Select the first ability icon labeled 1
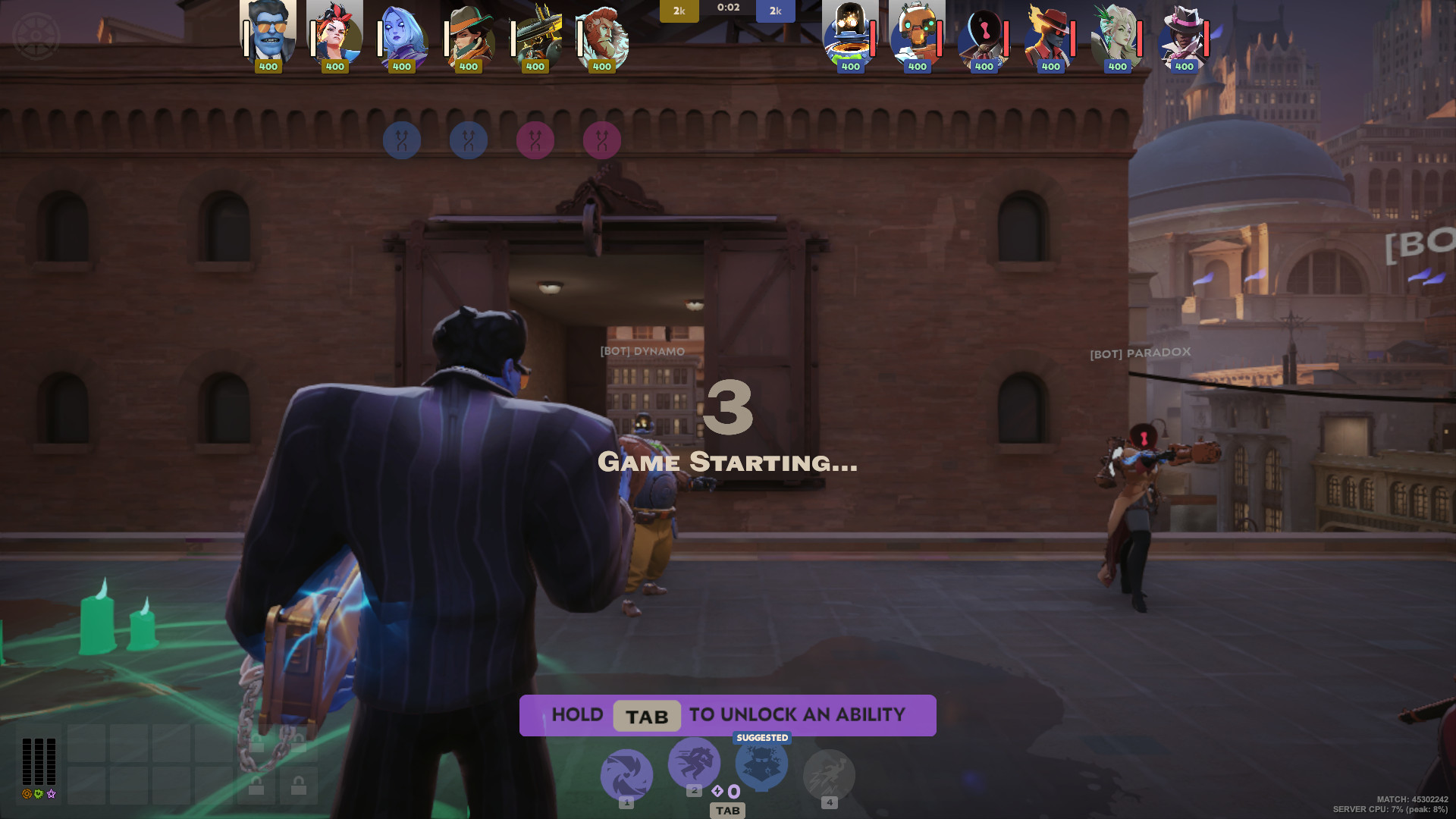The image size is (1456, 819). tap(626, 774)
